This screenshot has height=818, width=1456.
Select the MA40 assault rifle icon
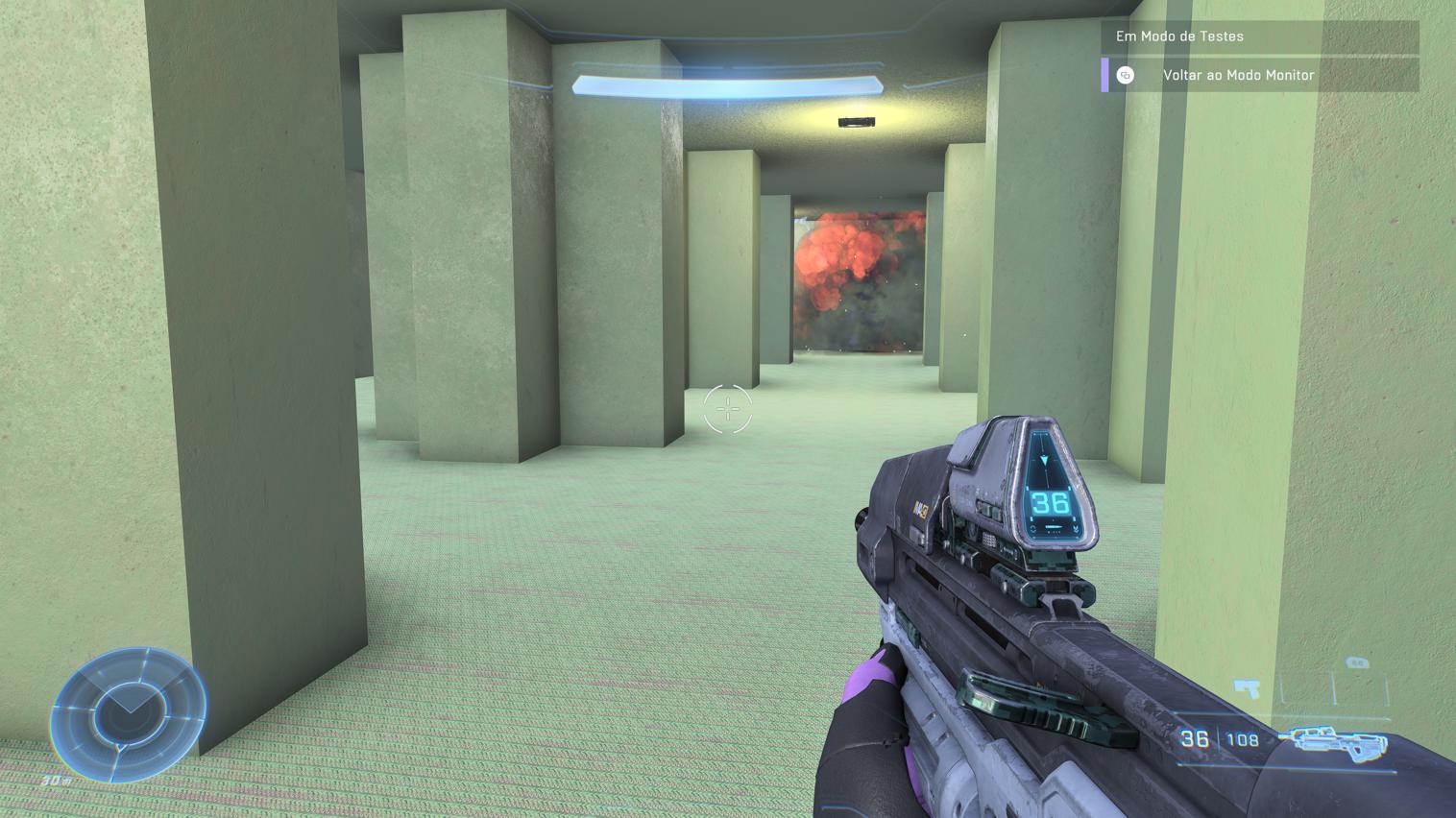(1335, 741)
